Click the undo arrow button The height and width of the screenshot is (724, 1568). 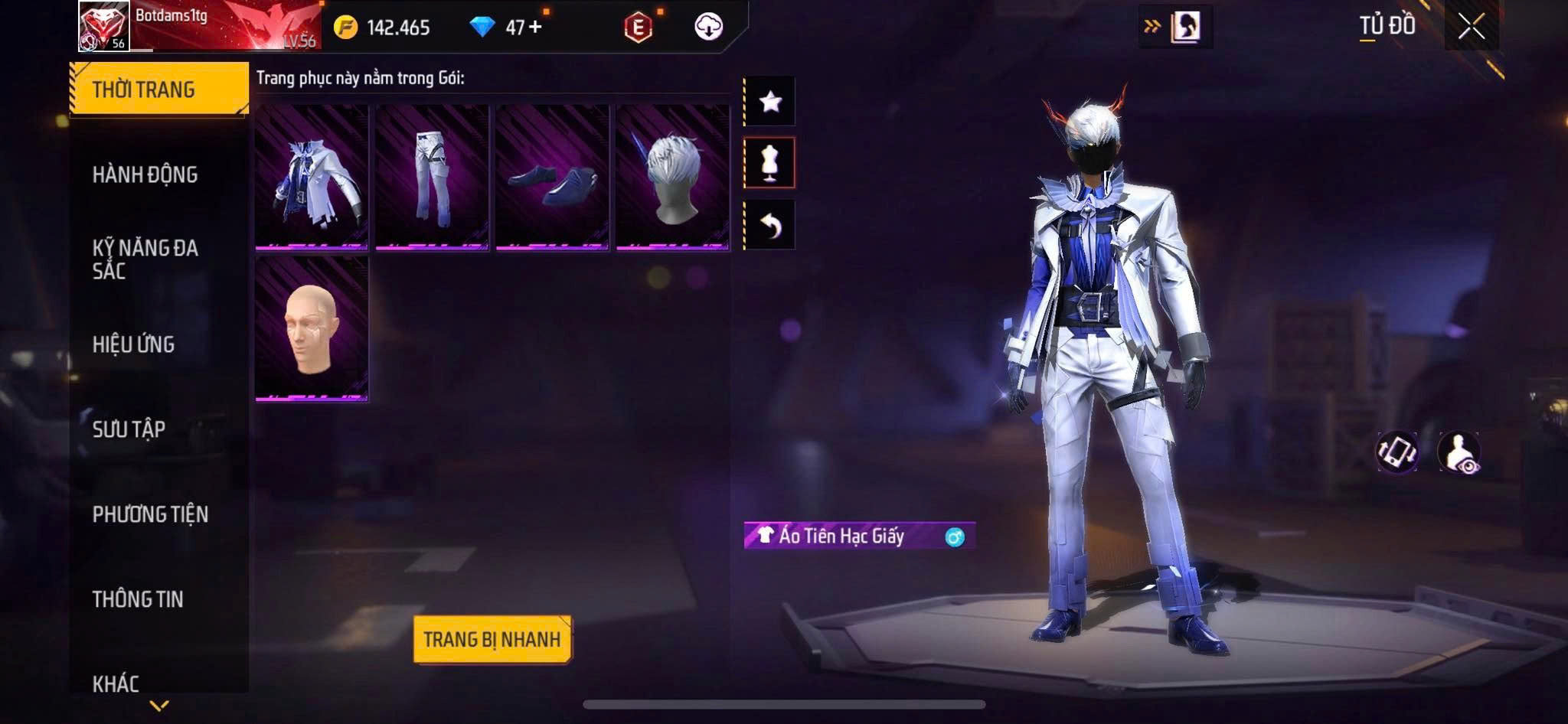[x=770, y=225]
